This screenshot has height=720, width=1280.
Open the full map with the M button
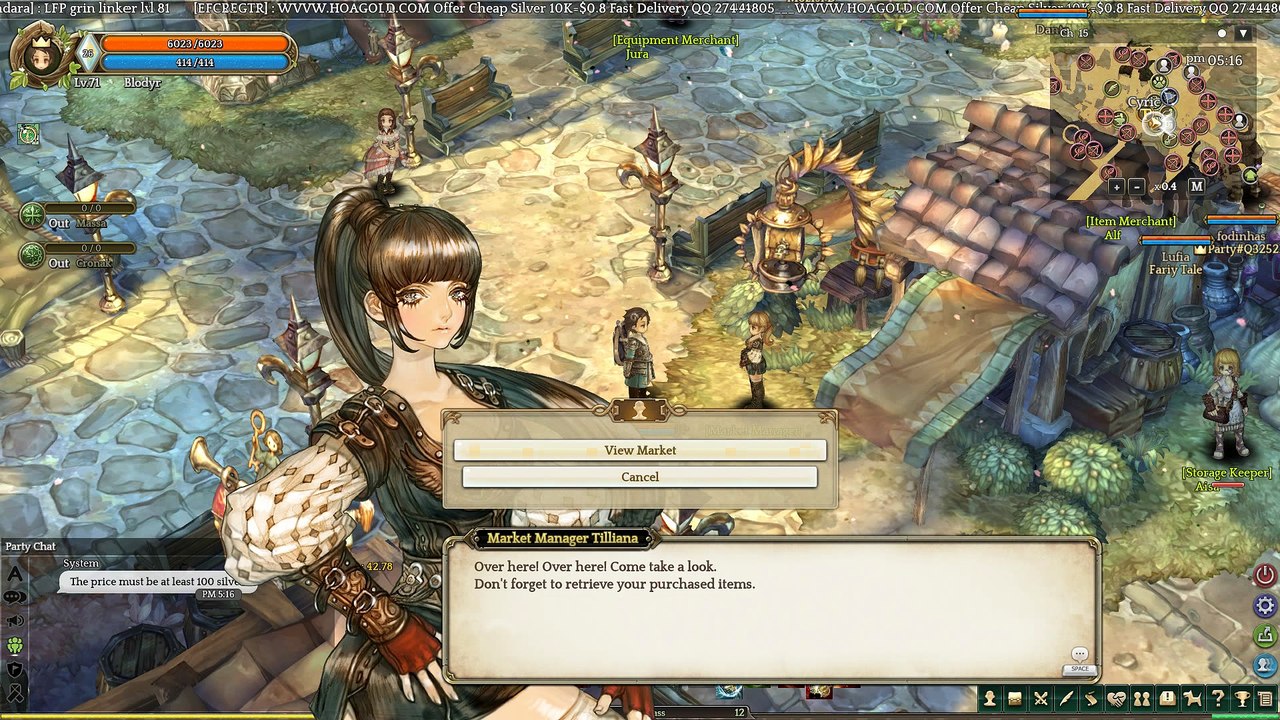coord(1196,186)
